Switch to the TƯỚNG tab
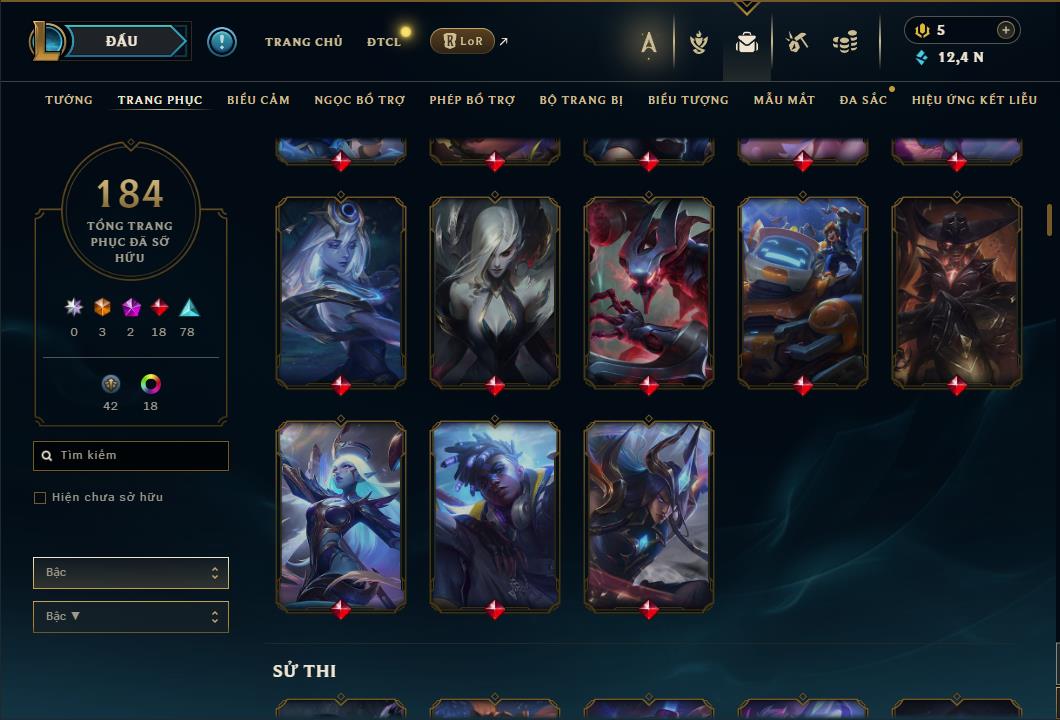The height and width of the screenshot is (720, 1060). [69, 100]
